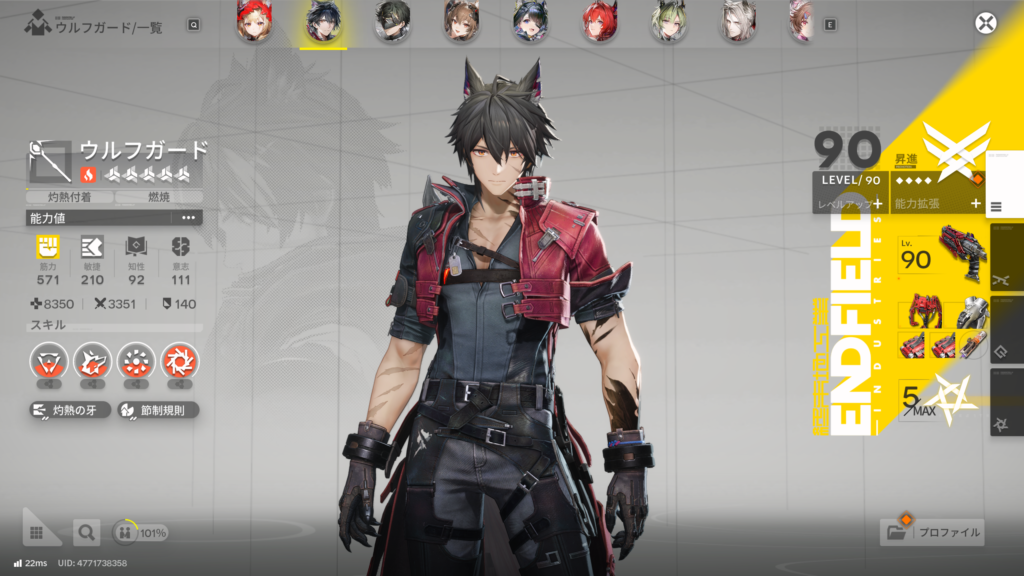Select the fourth red burst skill icon
The width and height of the screenshot is (1024, 576).
[180, 361]
